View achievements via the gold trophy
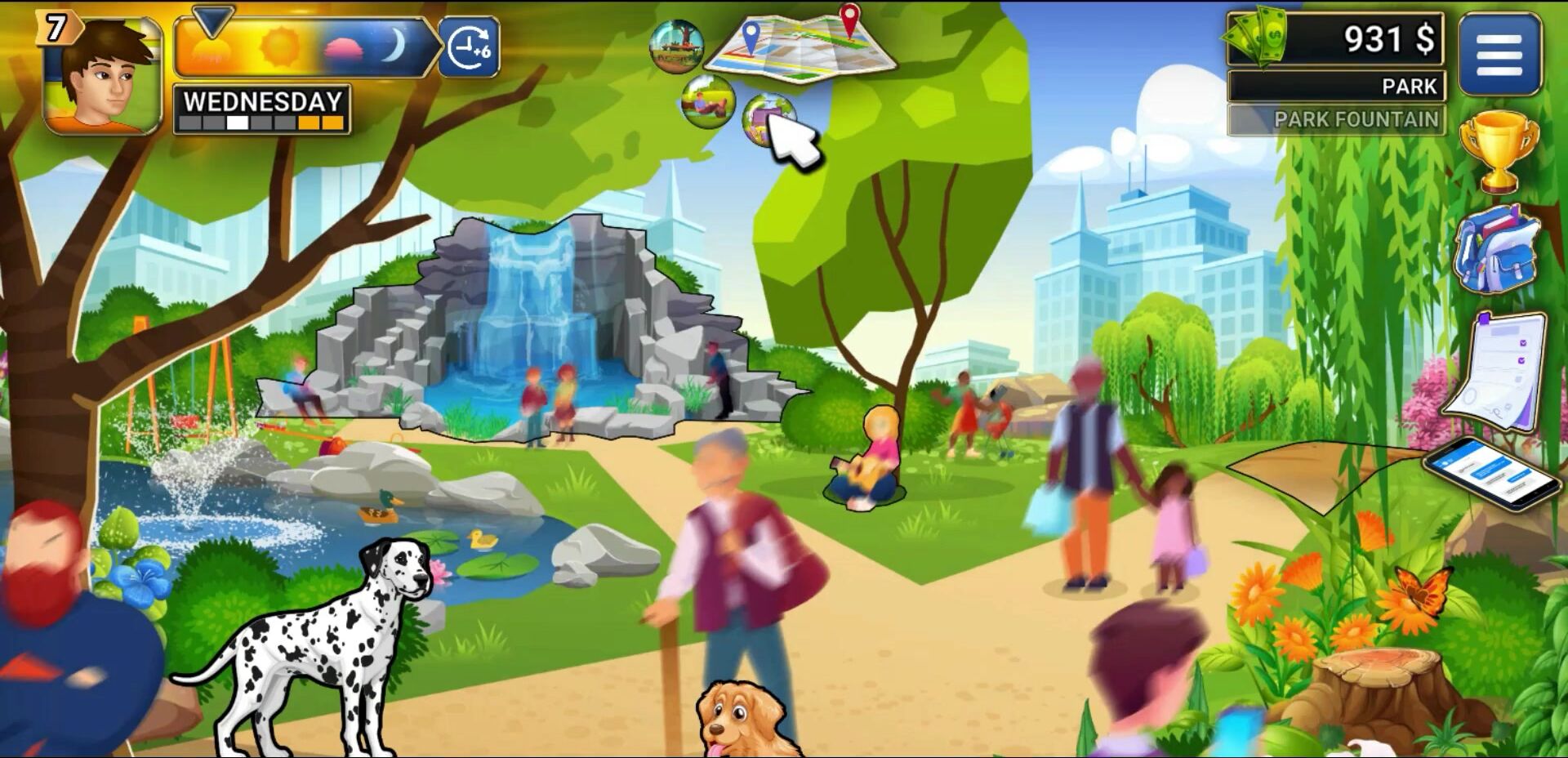 pos(1498,153)
